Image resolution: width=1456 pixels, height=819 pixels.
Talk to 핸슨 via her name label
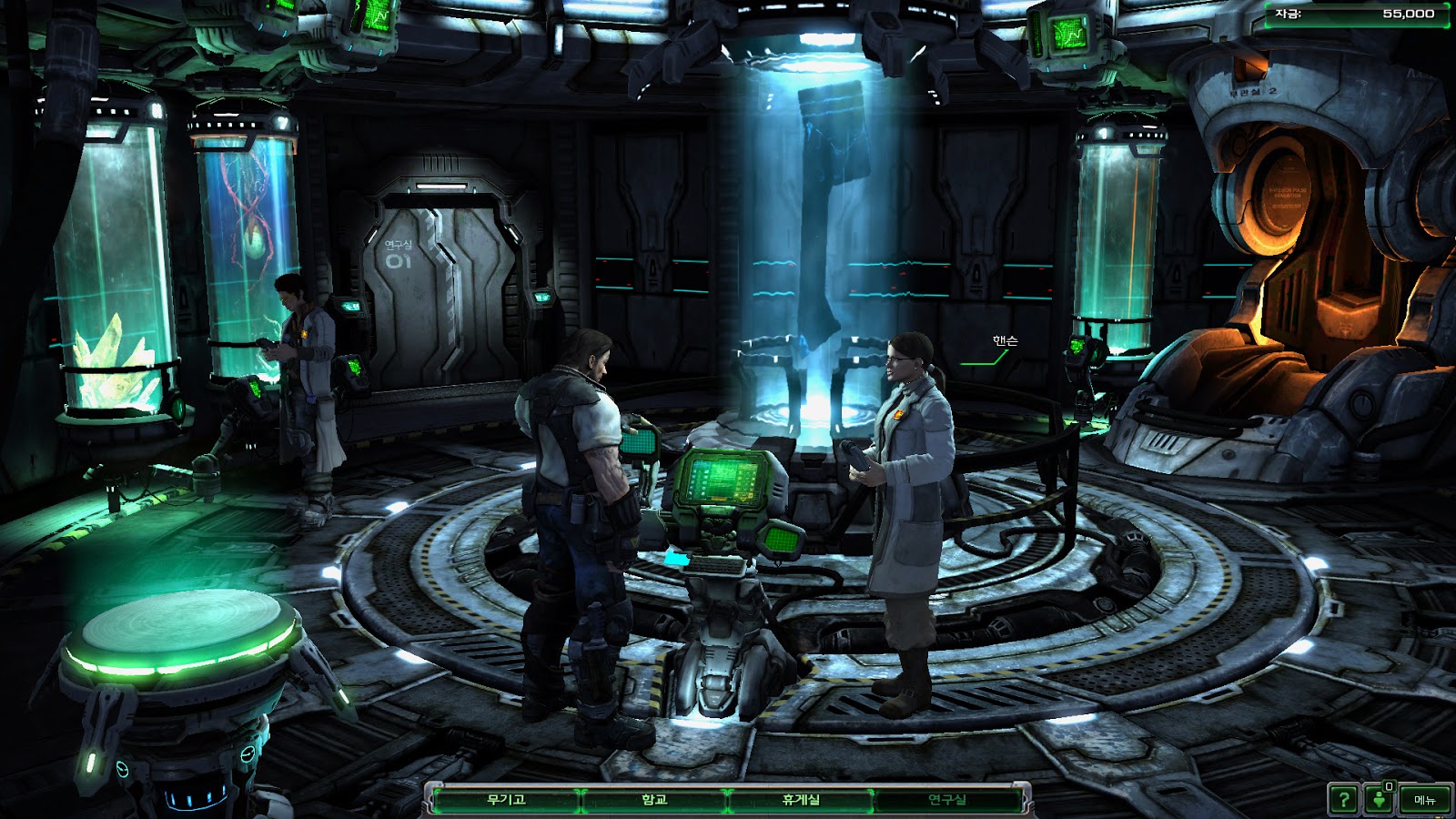click(1005, 340)
